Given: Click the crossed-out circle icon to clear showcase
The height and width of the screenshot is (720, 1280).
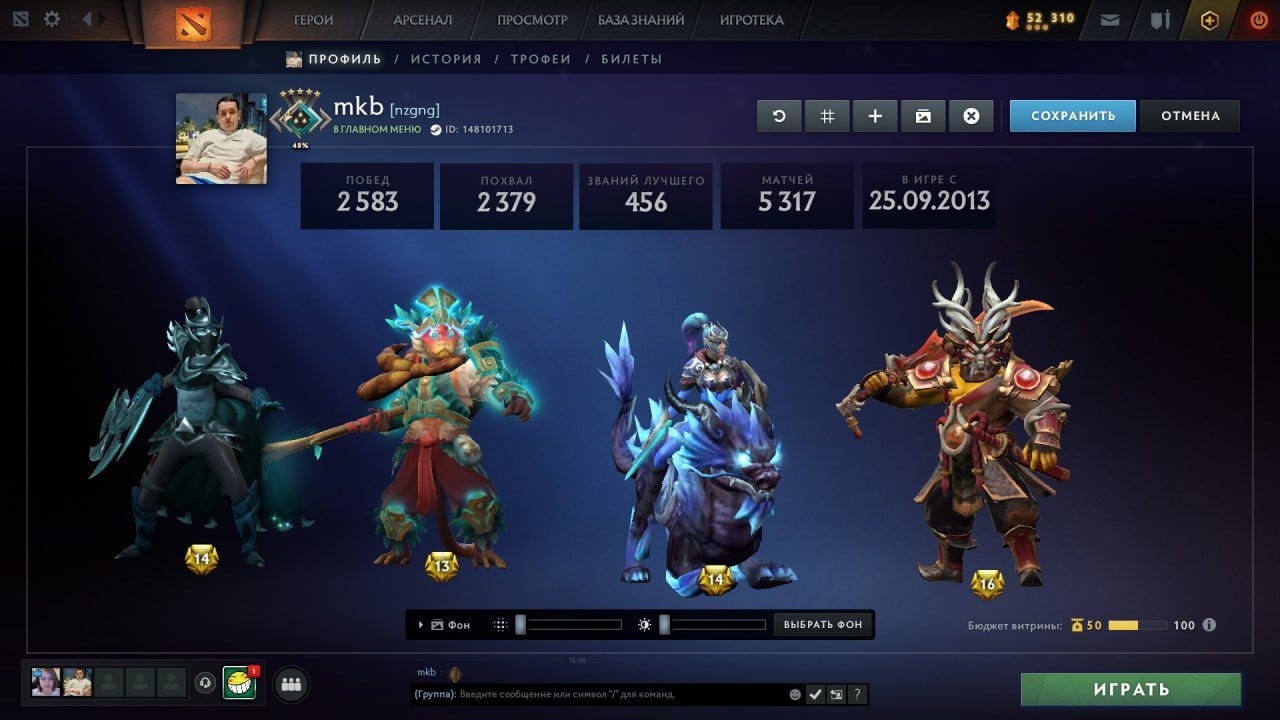Looking at the screenshot, I should pos(971,115).
